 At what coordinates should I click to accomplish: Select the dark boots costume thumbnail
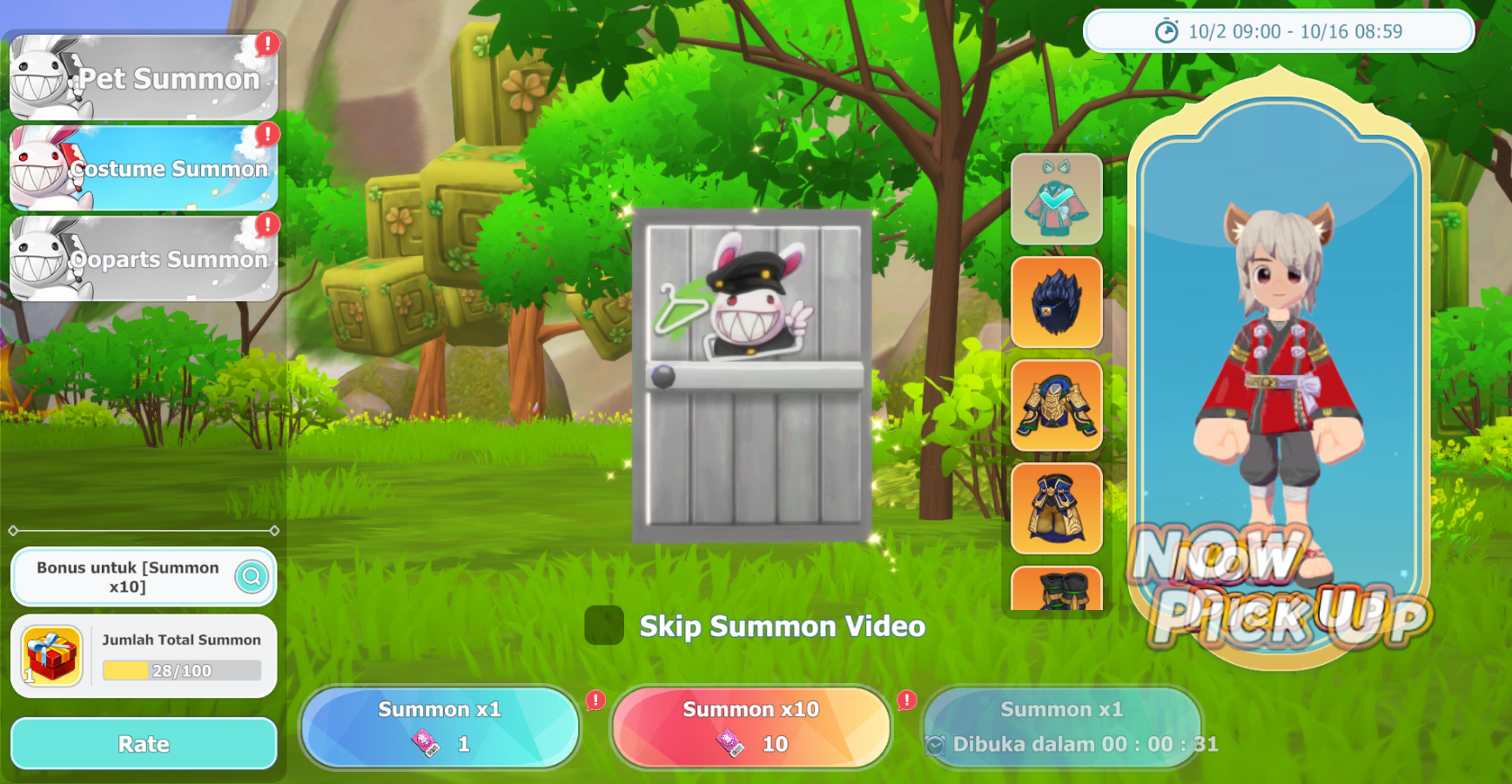pyautogui.click(x=1056, y=589)
